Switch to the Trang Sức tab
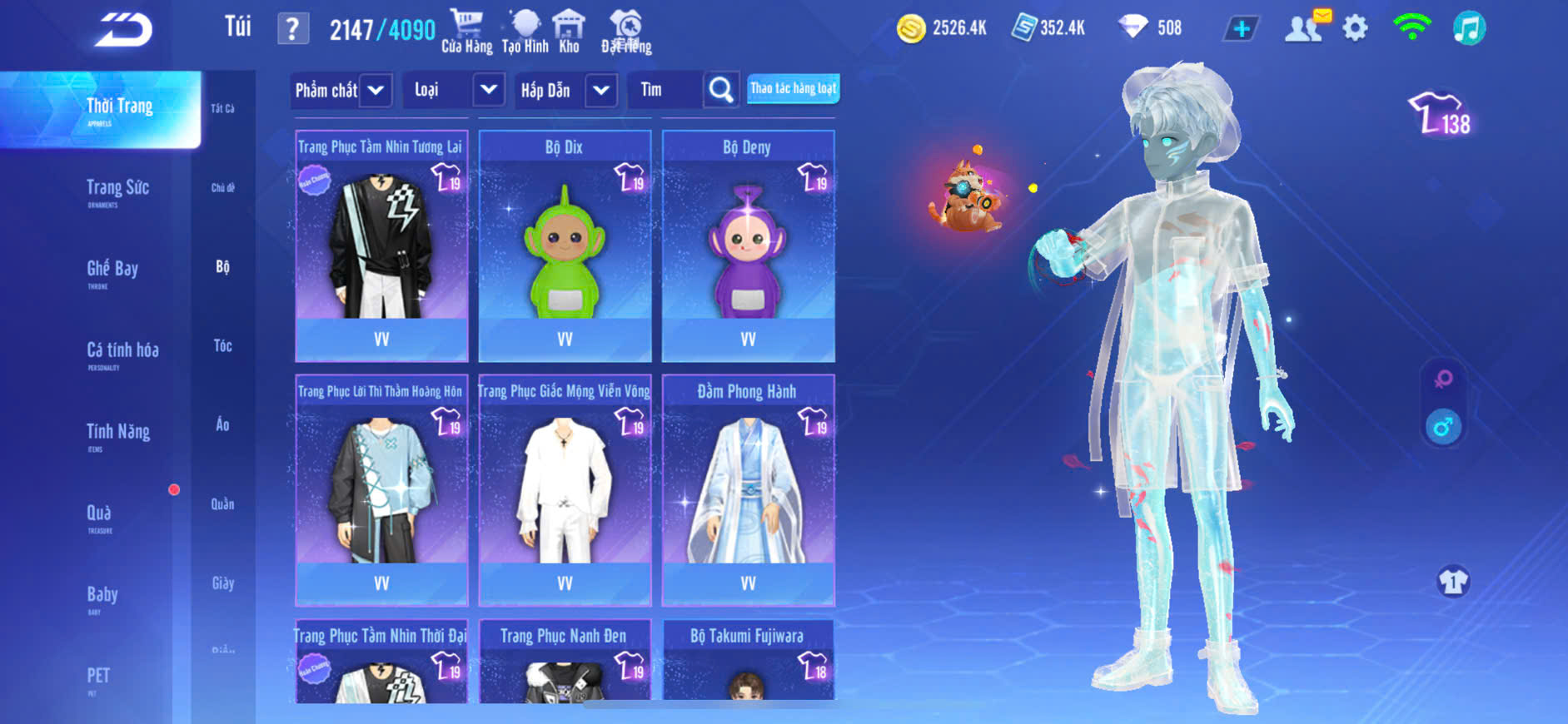1568x724 pixels. coord(117,188)
